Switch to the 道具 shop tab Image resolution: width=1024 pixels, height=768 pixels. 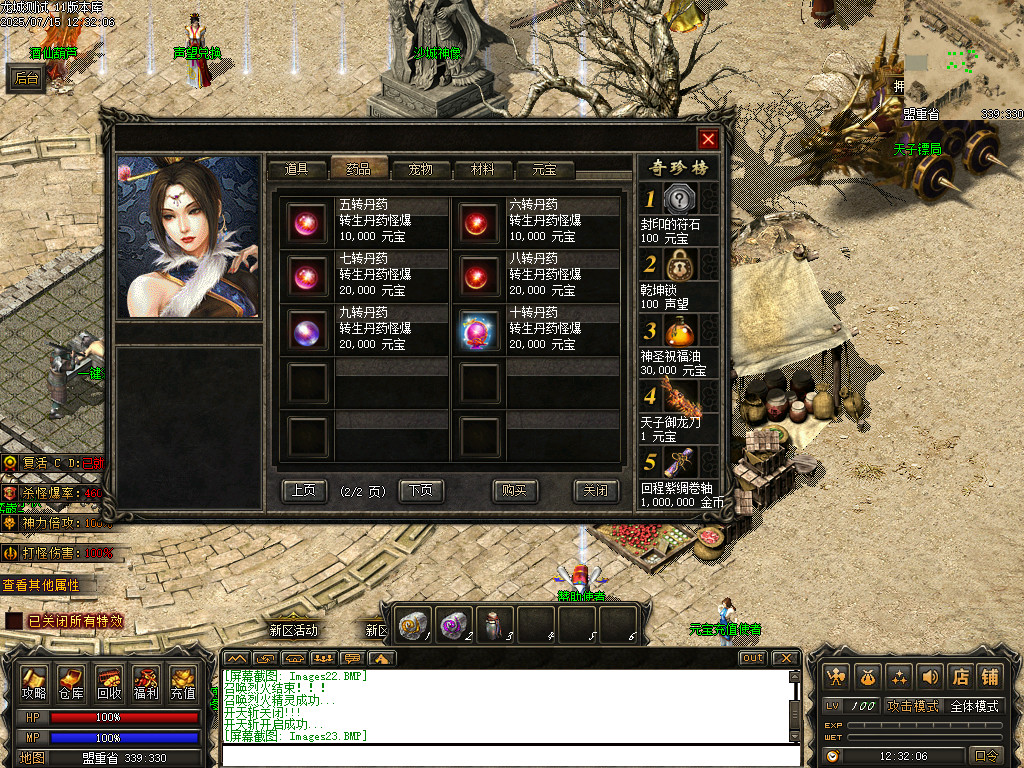[296, 169]
